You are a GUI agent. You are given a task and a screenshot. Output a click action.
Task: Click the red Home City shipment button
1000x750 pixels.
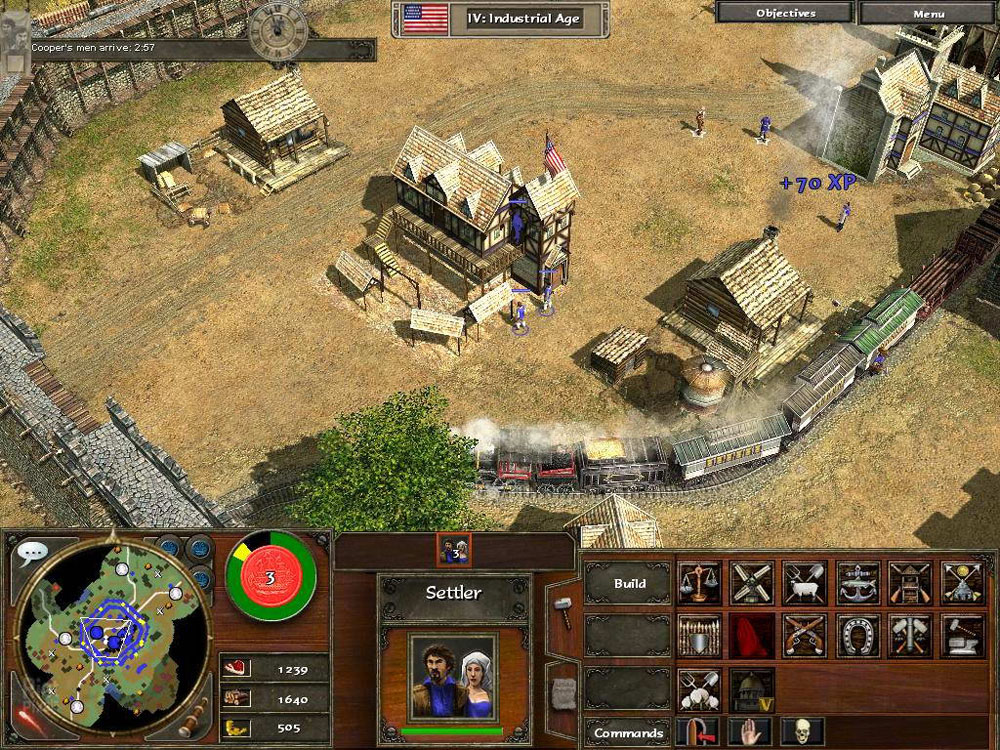270,579
